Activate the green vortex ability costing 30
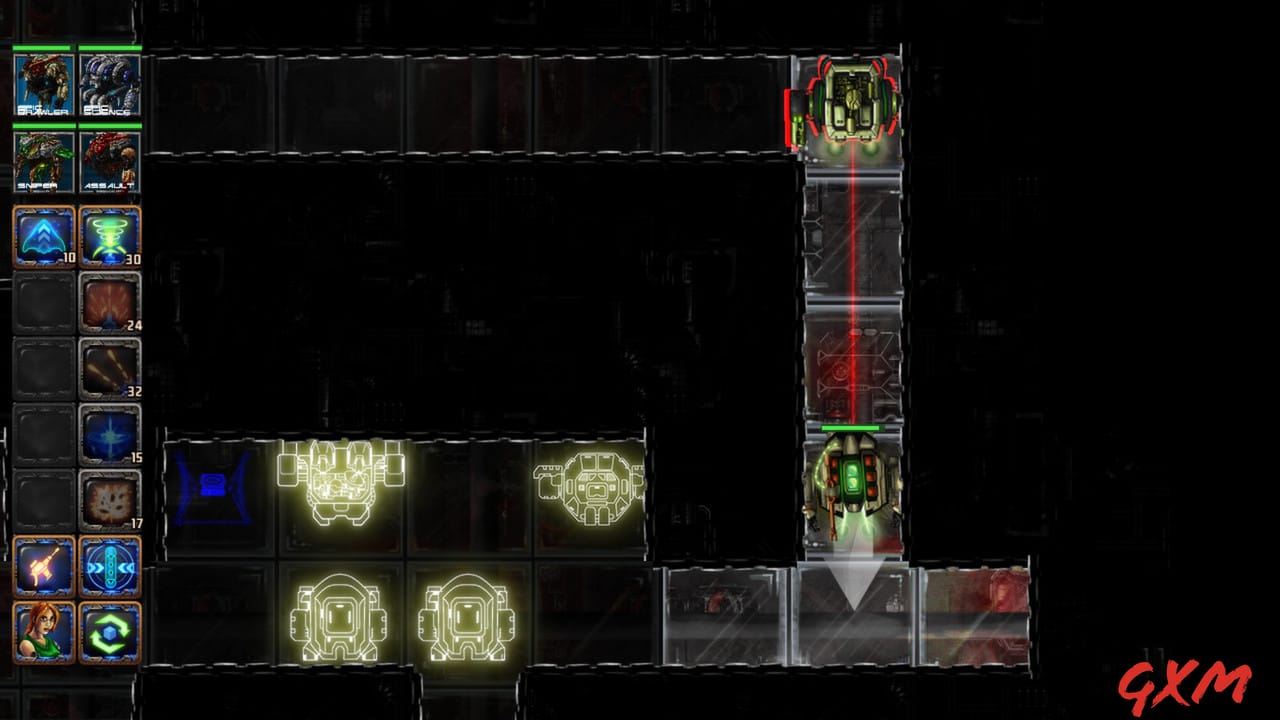1280x720 pixels. pos(110,234)
